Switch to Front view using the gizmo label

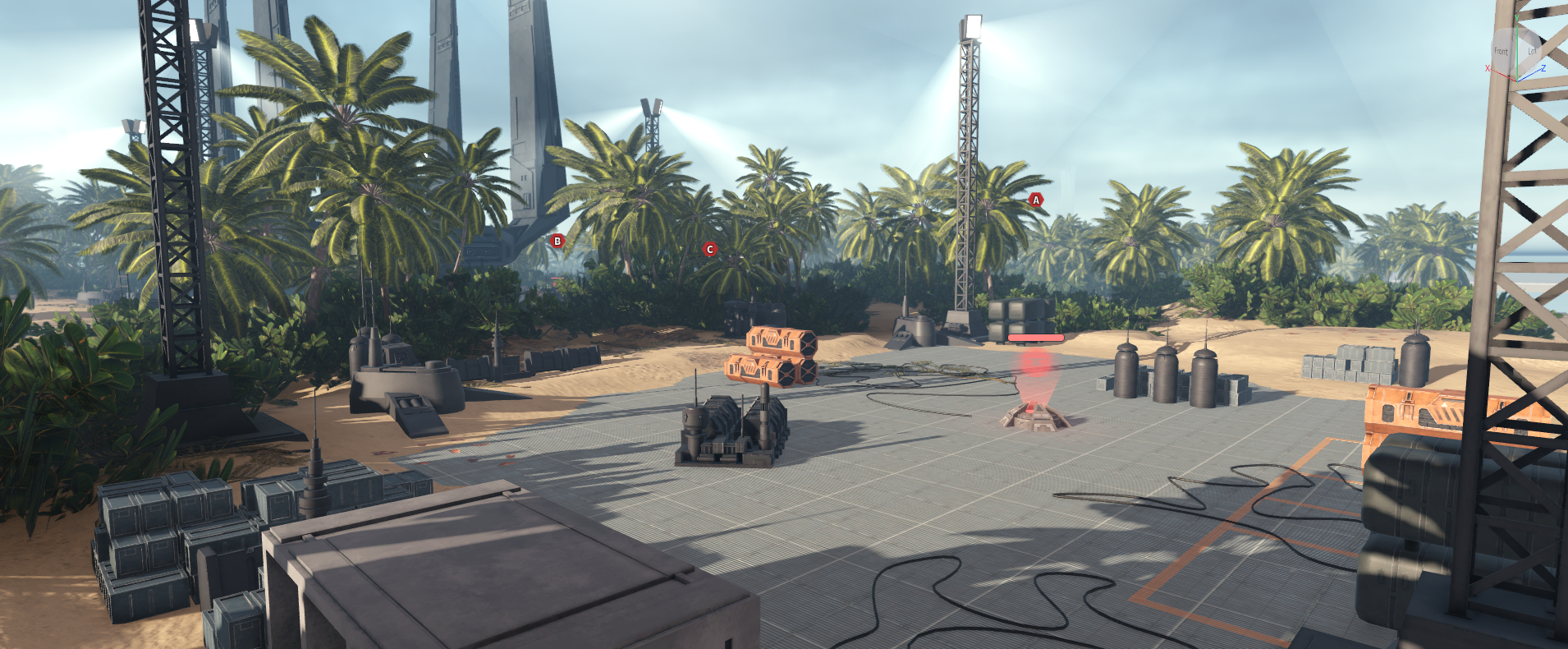[1502, 50]
